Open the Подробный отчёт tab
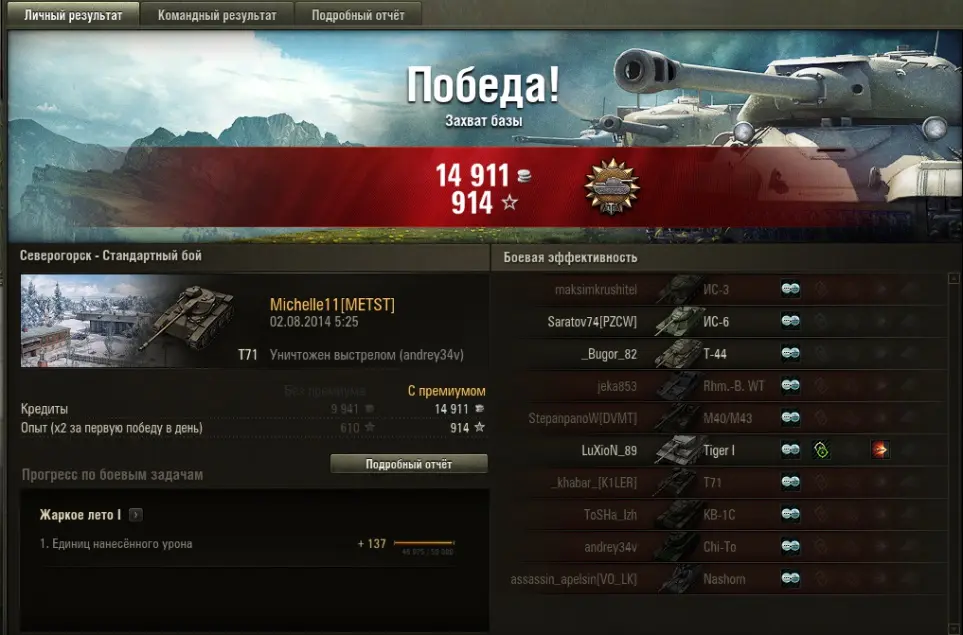963x635 pixels. click(x=360, y=16)
